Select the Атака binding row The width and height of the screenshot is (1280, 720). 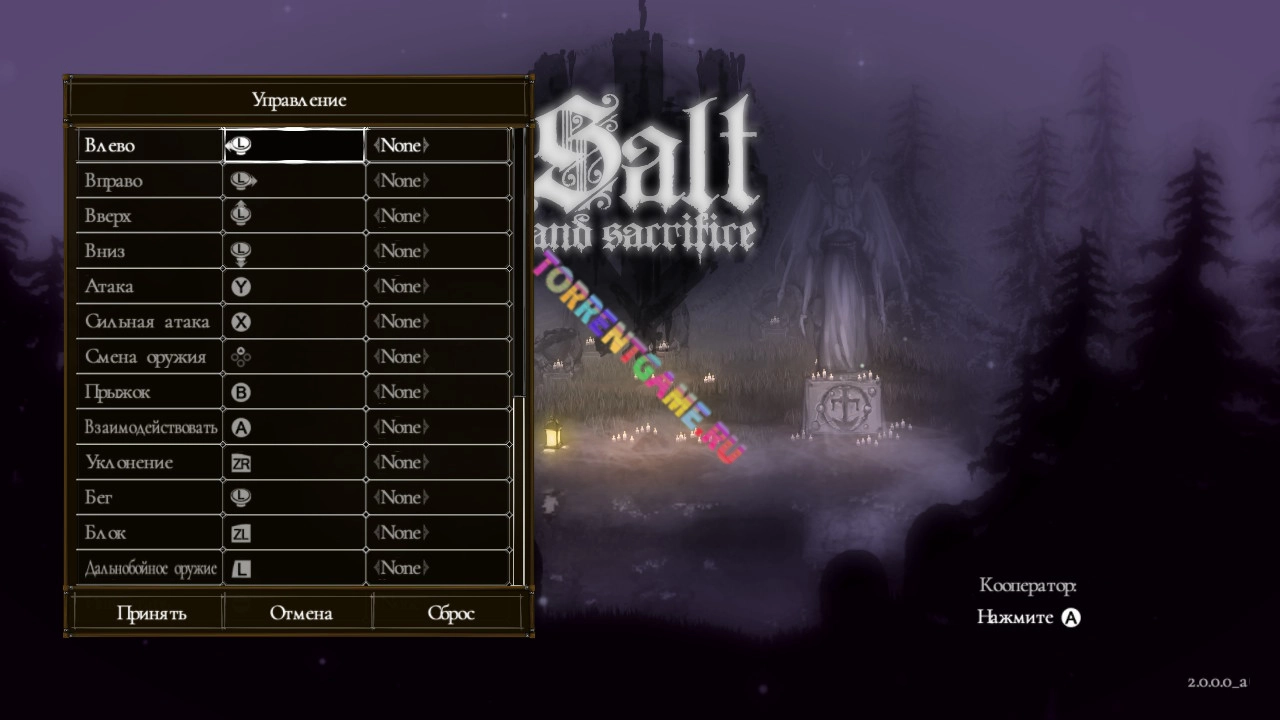150,286
